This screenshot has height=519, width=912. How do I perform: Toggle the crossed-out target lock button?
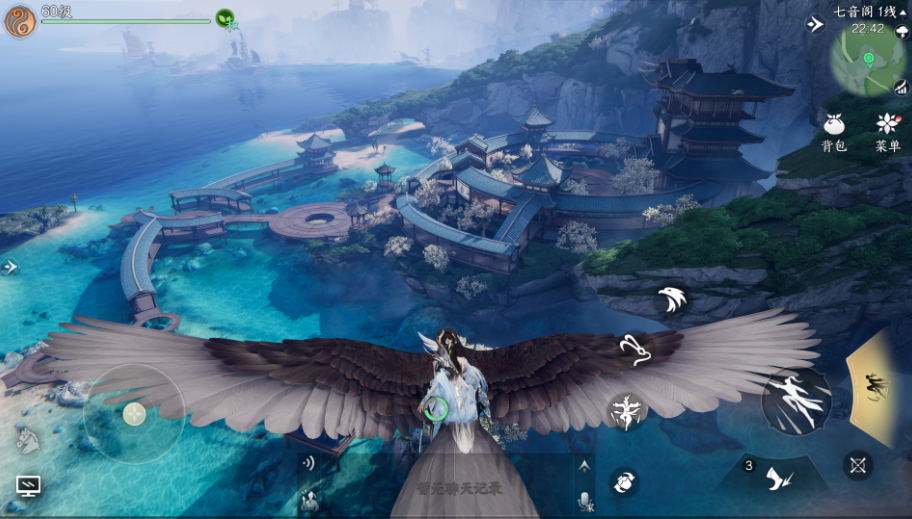coord(857,464)
